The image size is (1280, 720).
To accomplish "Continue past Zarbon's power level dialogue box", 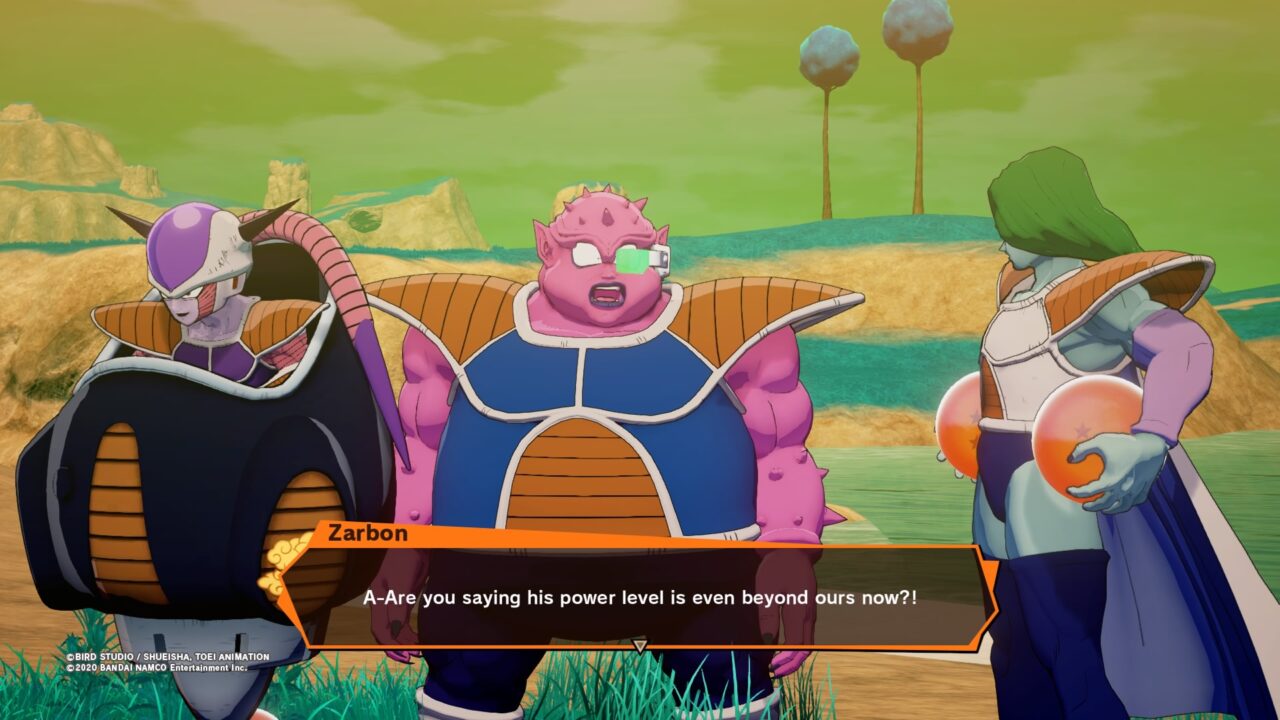I will (639, 598).
